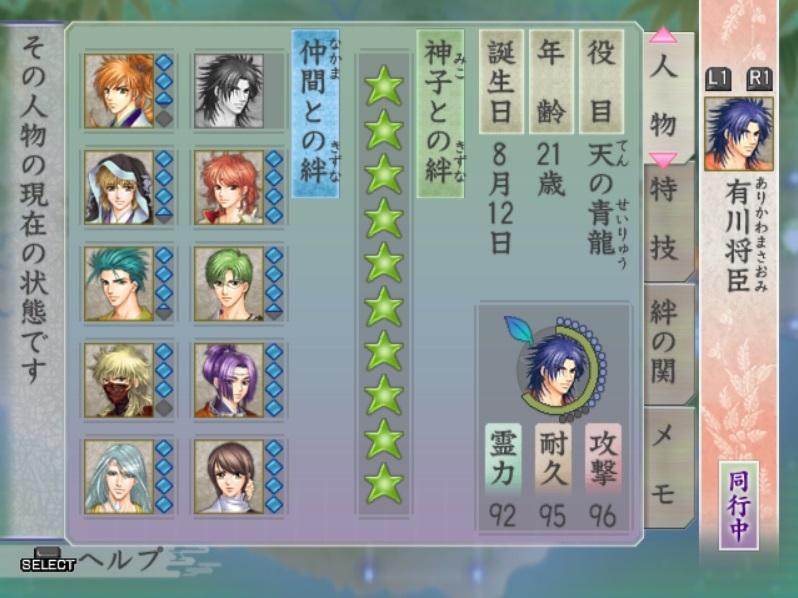Viewport: 798px width, 598px height.
Task: Choose the green-haired glasses portrait
Action: pos(229,283)
